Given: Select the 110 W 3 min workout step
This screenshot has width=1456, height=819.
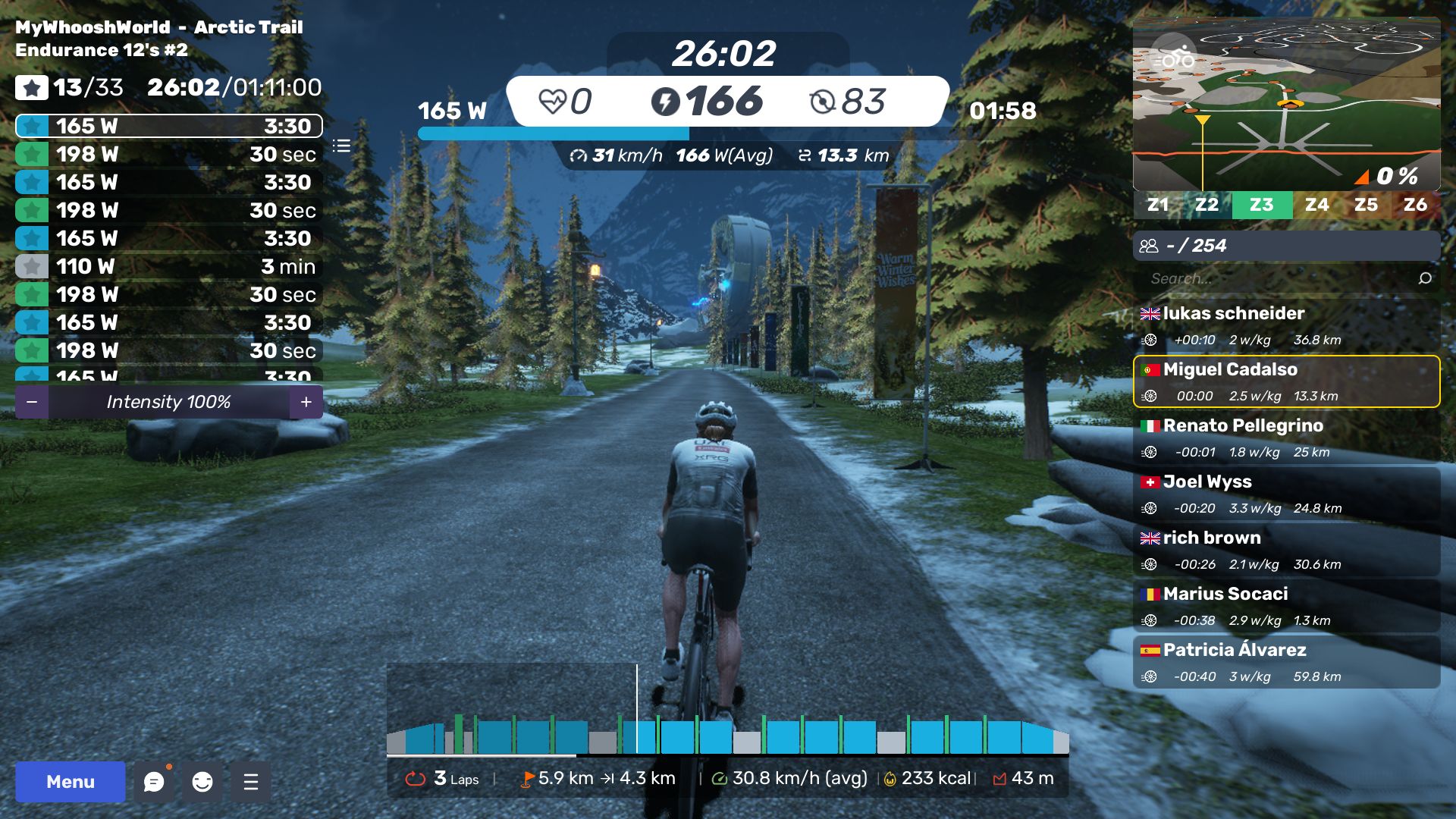Looking at the screenshot, I should click(x=168, y=266).
